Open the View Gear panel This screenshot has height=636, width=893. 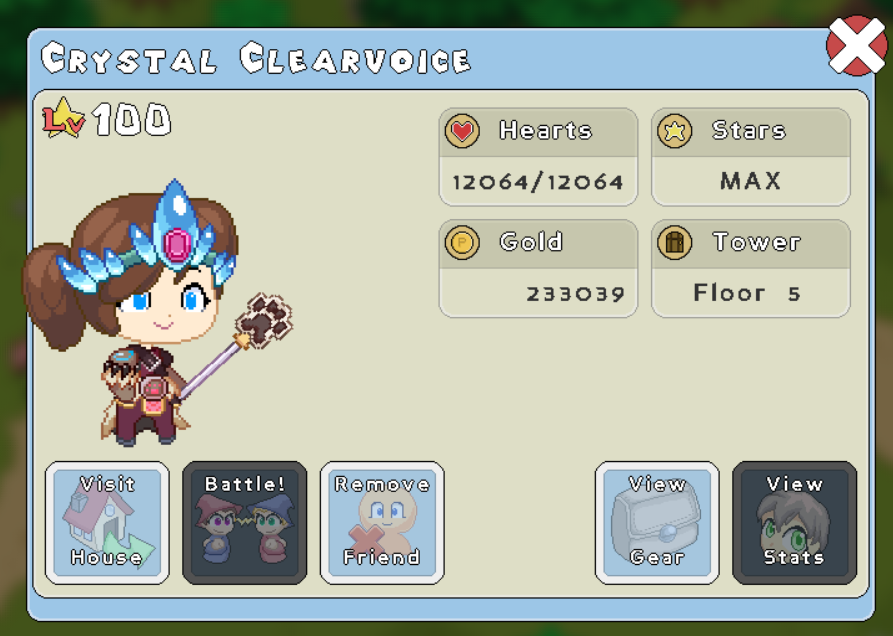[657, 522]
